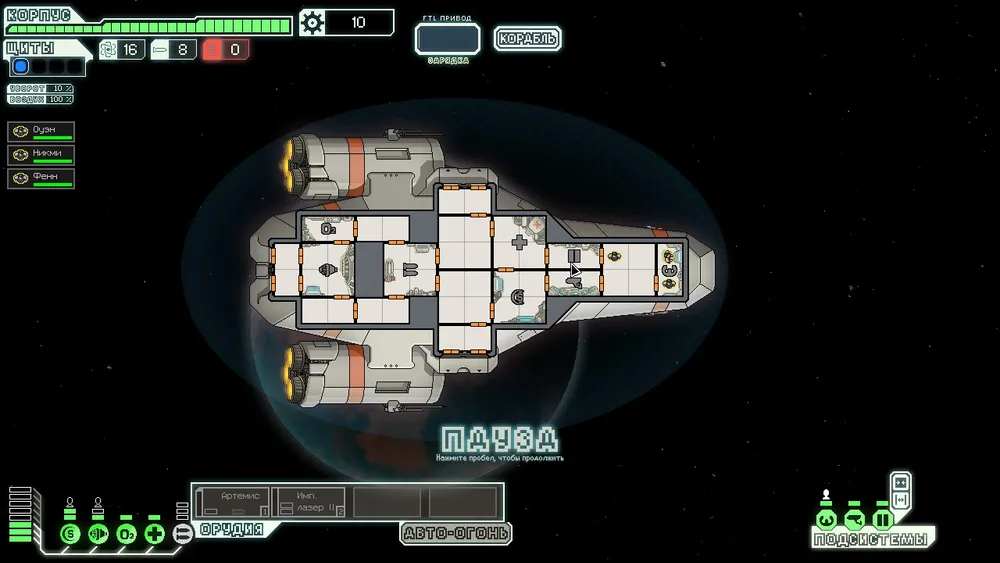The image size is (1000, 563).
Task: Select the Имп. лазер II weapon slot
Action: 309,502
